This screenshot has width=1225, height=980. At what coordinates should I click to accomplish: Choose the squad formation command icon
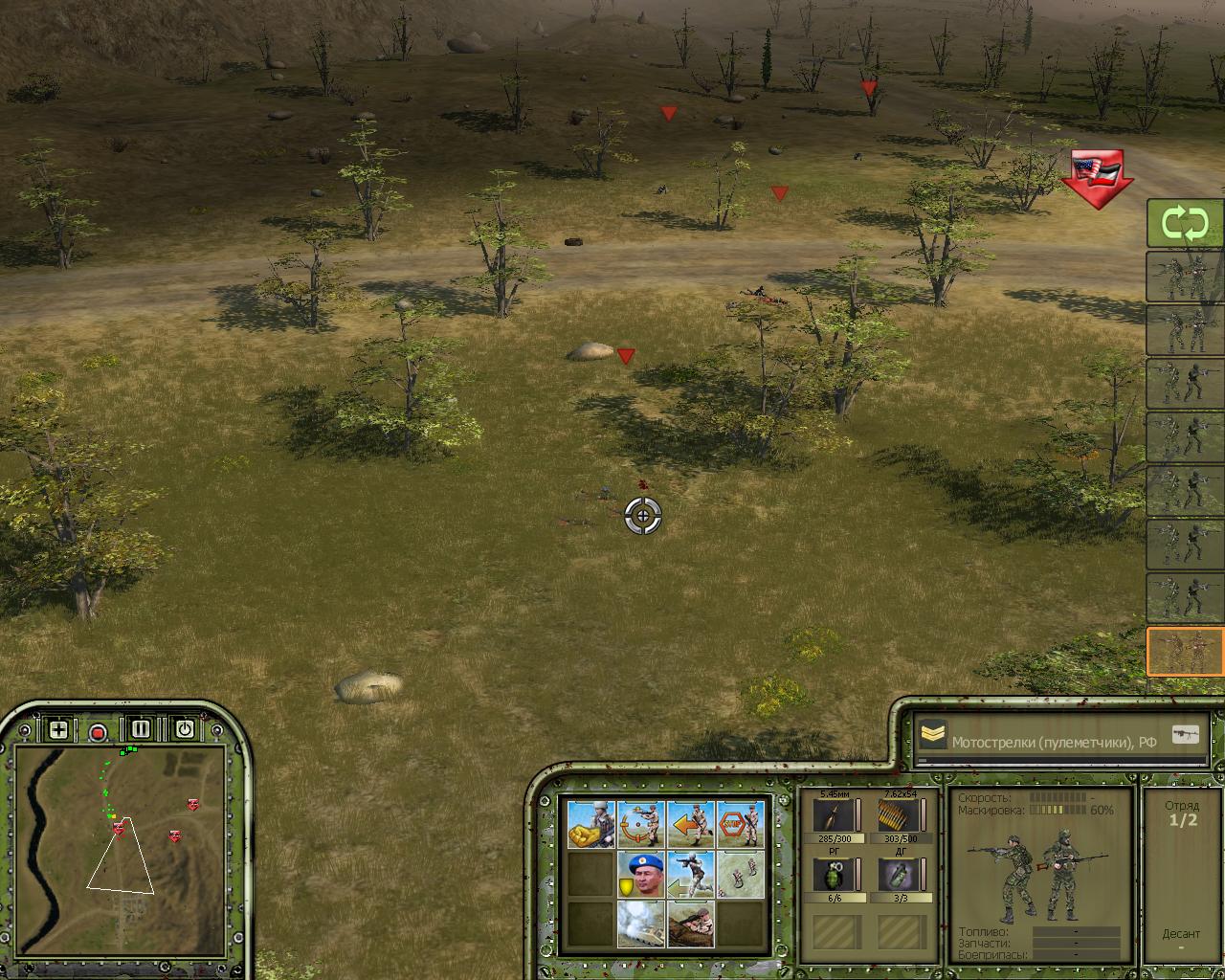coord(741,875)
